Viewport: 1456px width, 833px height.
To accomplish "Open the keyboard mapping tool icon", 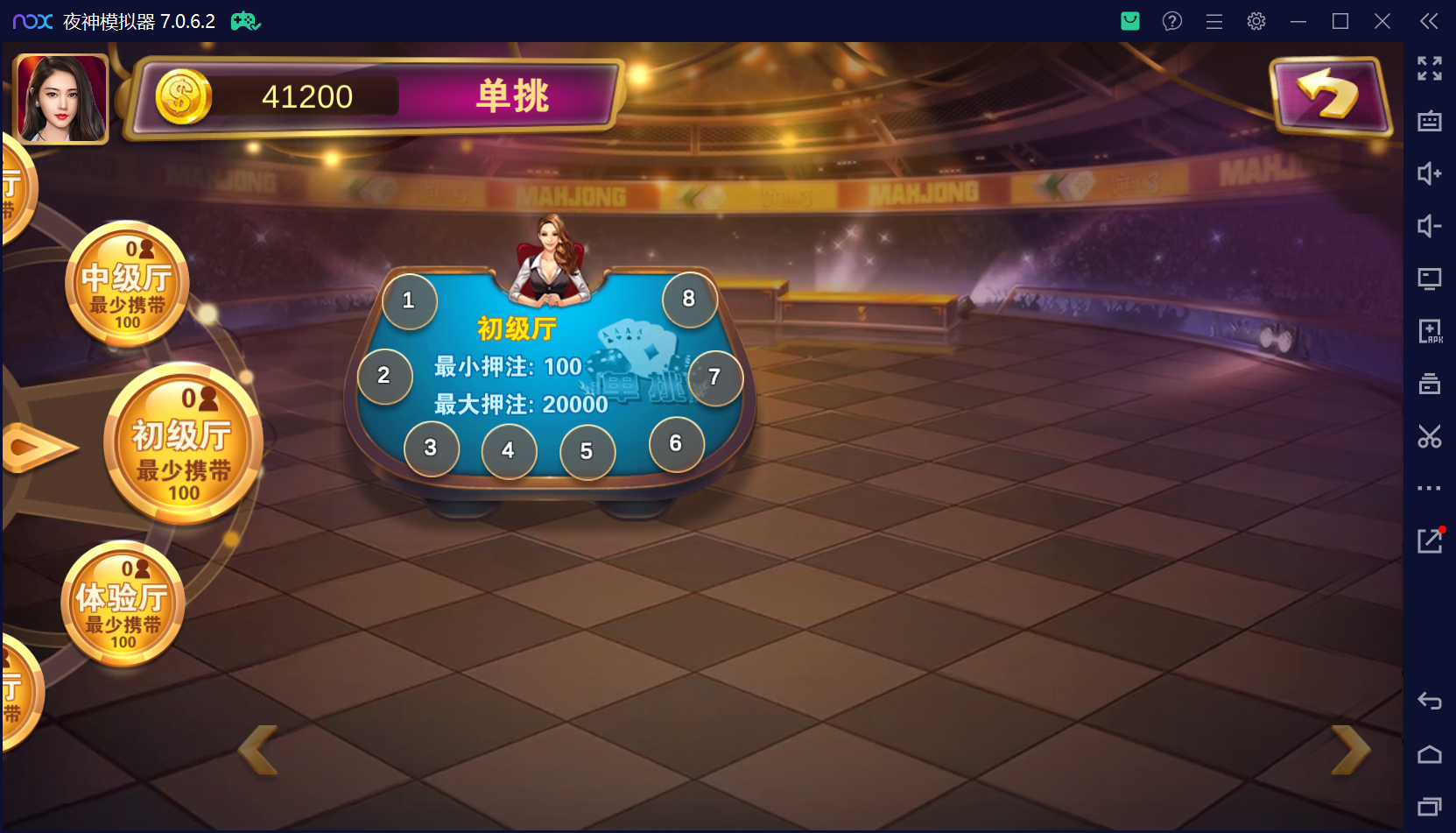I will click(x=1430, y=121).
